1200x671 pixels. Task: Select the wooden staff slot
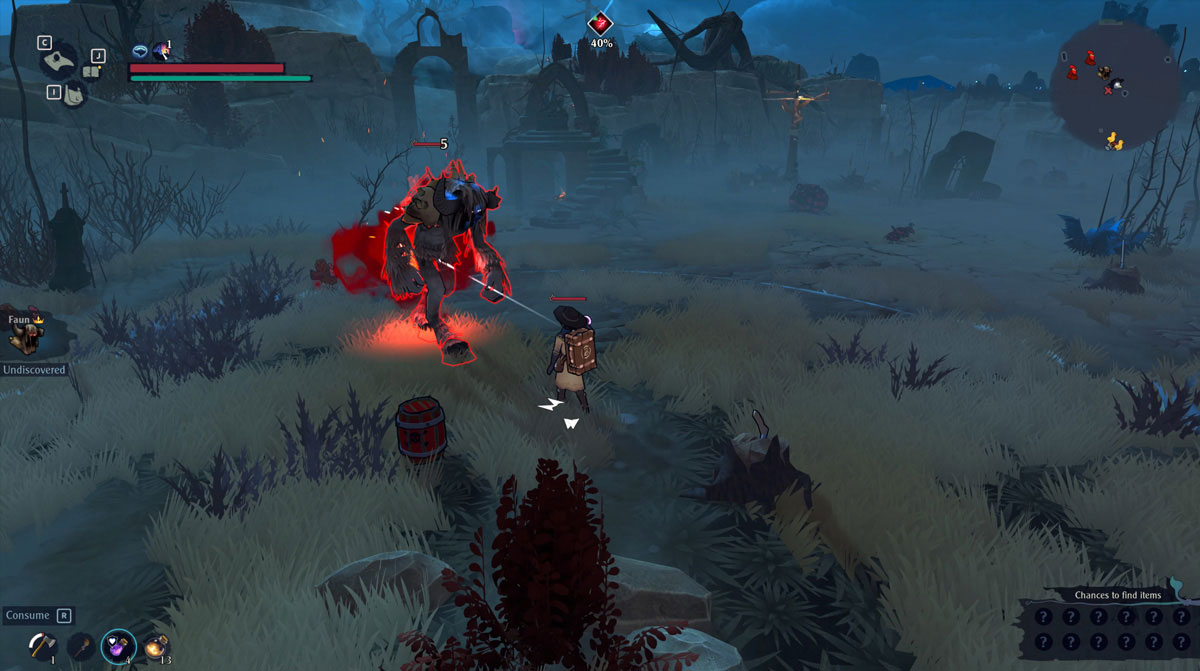80,646
